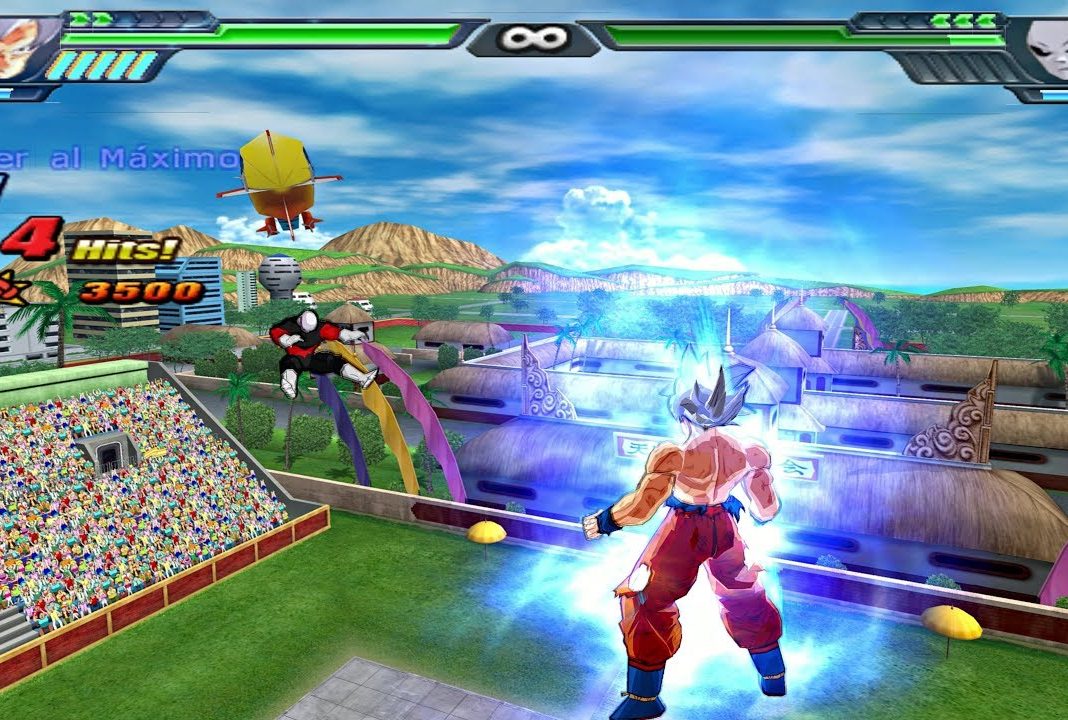This screenshot has width=1068, height=720.
Task: Select the opponent Jiren portrait
Action: tap(1045, 47)
